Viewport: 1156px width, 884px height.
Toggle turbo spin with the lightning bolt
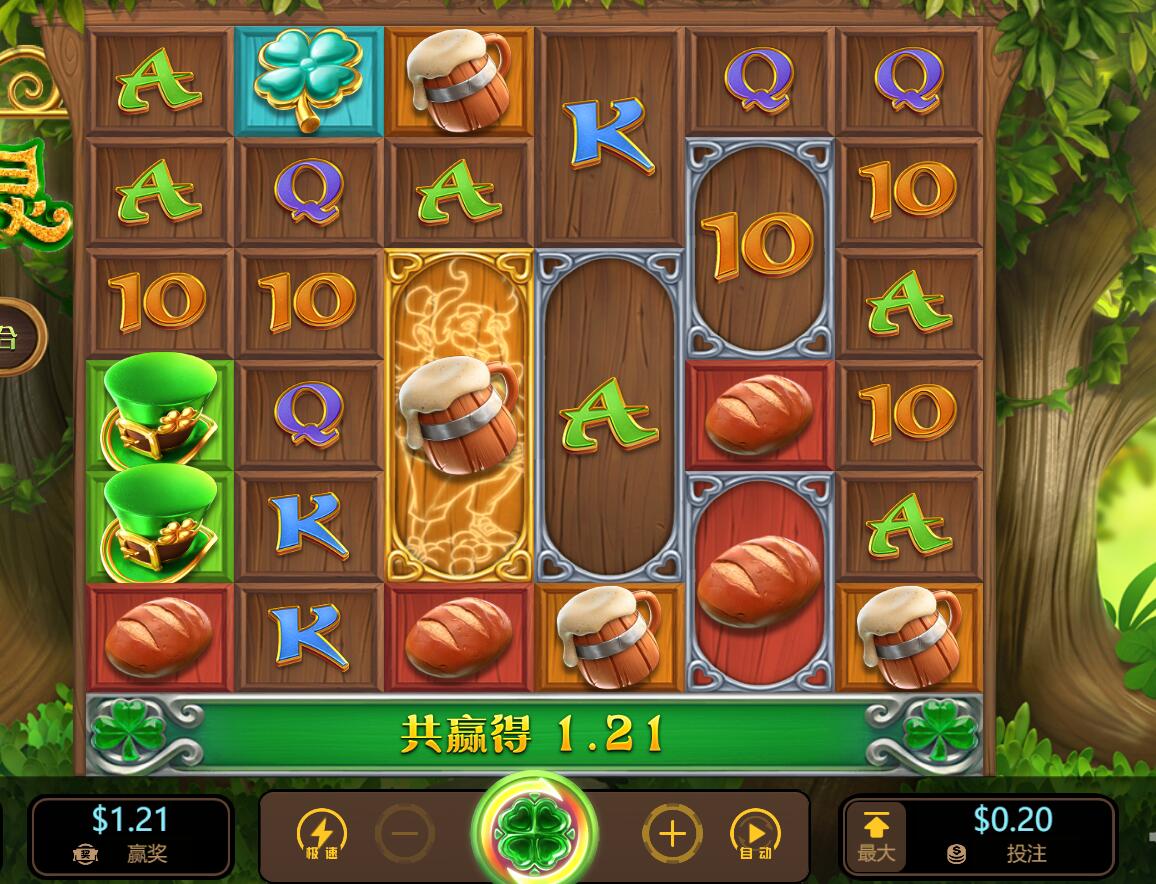coord(322,833)
